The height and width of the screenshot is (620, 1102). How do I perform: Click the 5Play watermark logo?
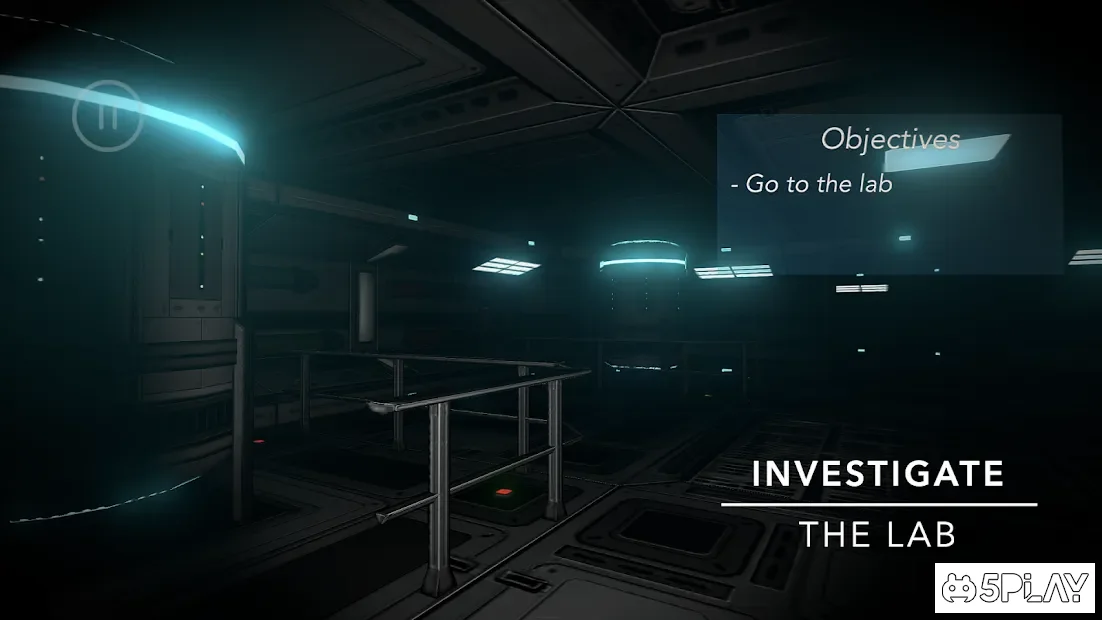pyautogui.click(x=1016, y=588)
